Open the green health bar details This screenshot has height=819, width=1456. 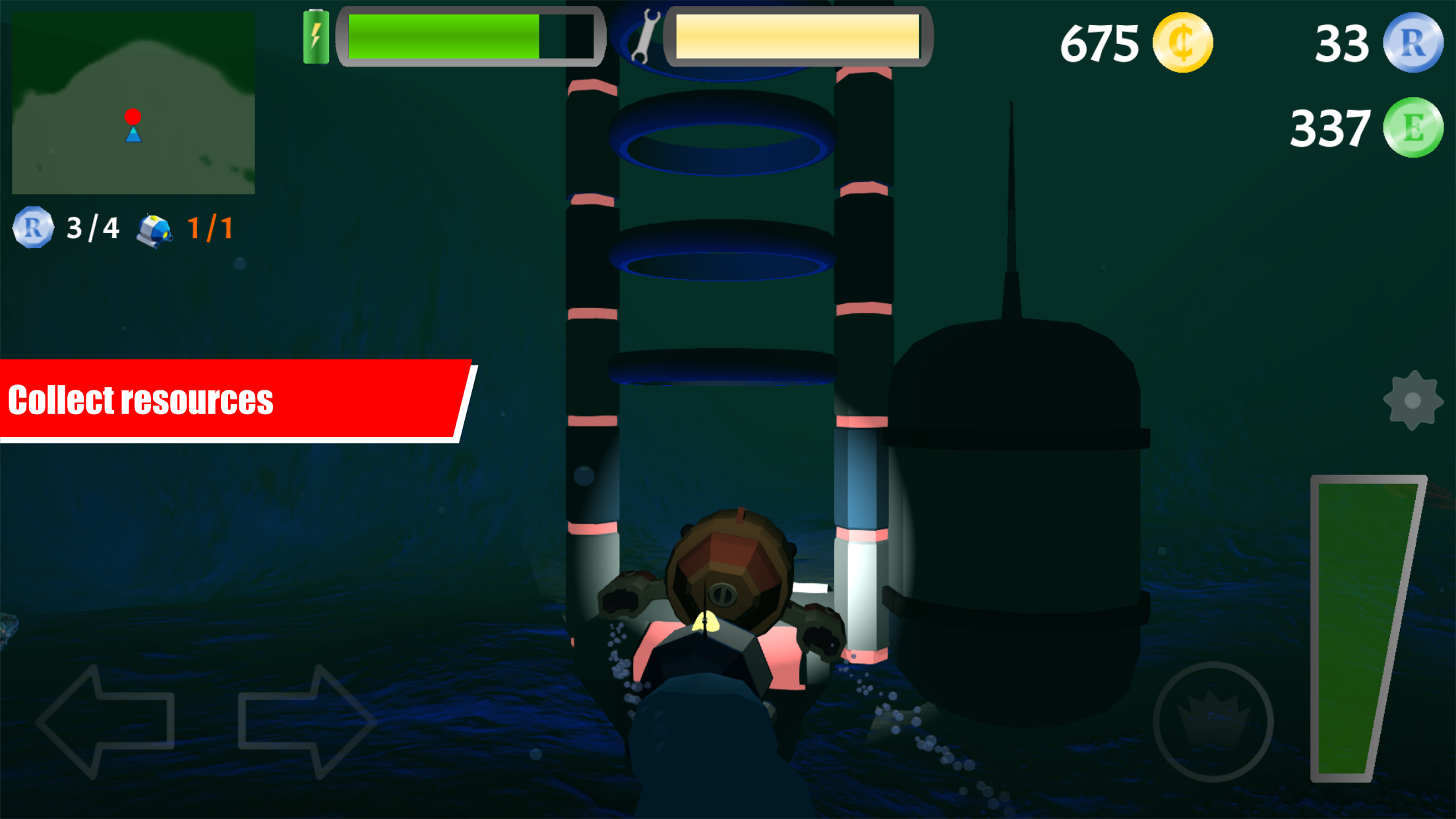click(x=471, y=36)
